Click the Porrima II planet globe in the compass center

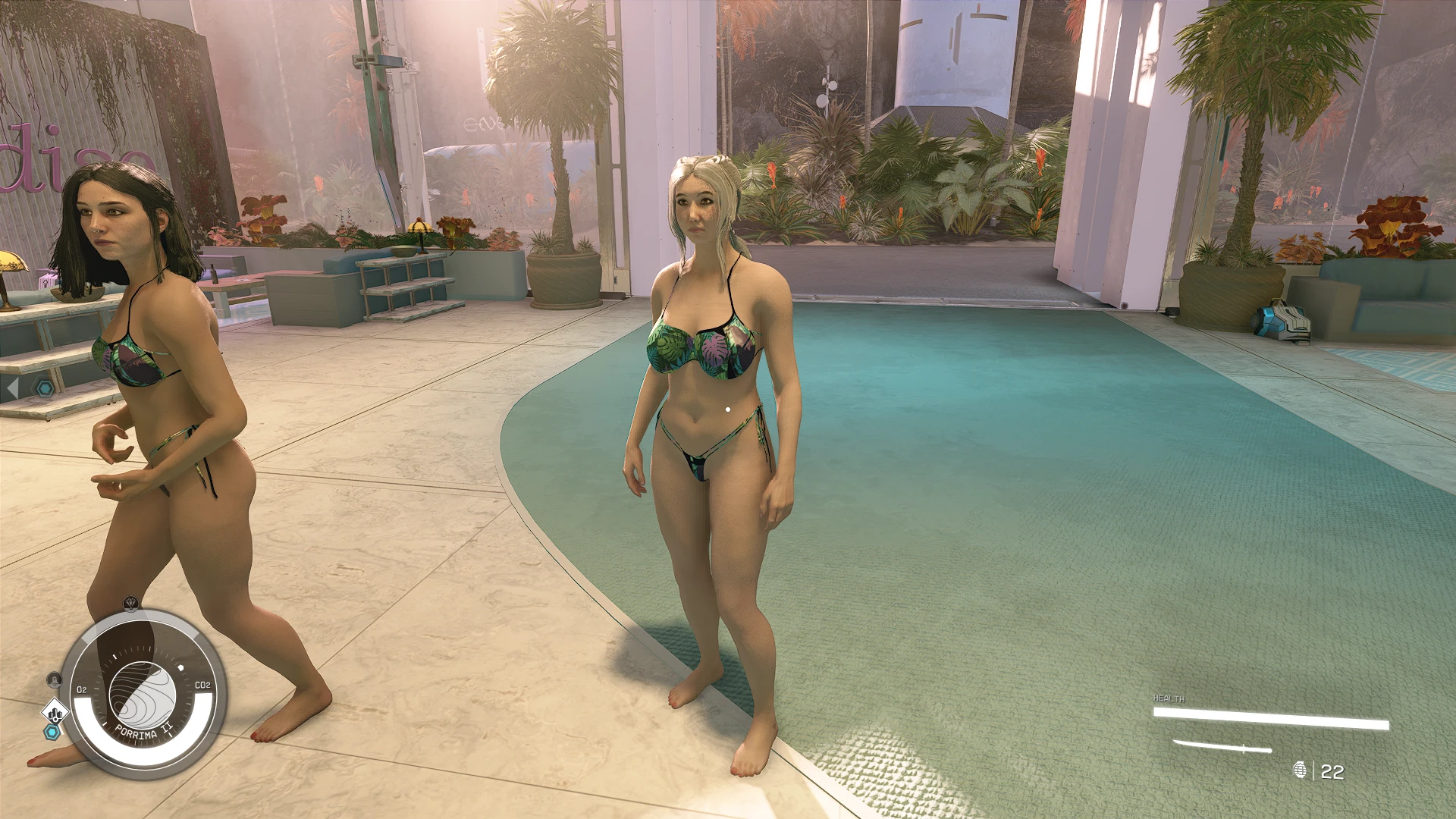pos(143,694)
